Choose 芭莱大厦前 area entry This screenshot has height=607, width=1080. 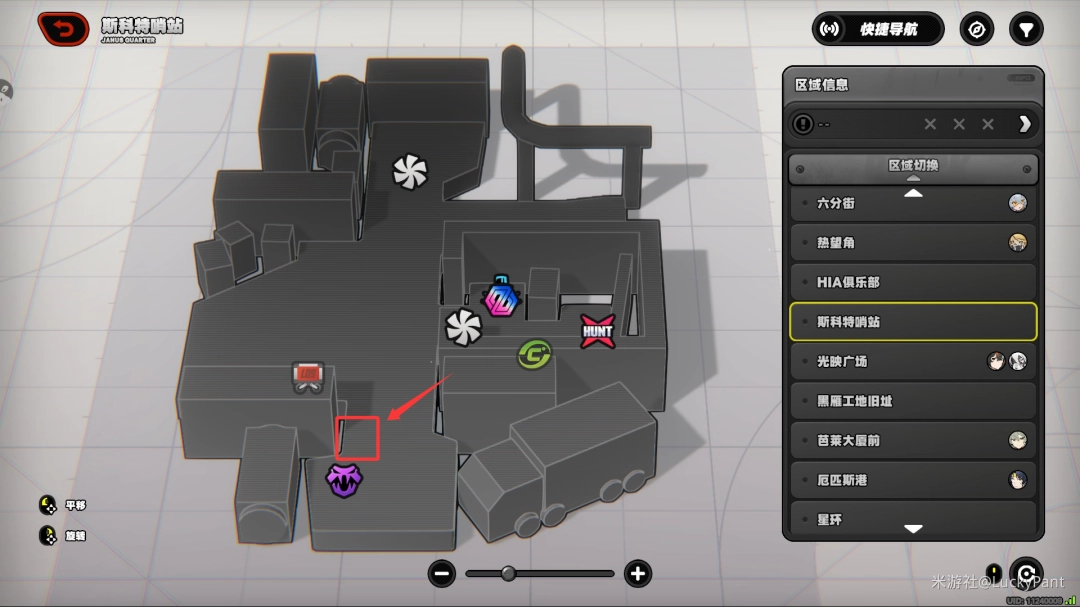(x=912, y=440)
